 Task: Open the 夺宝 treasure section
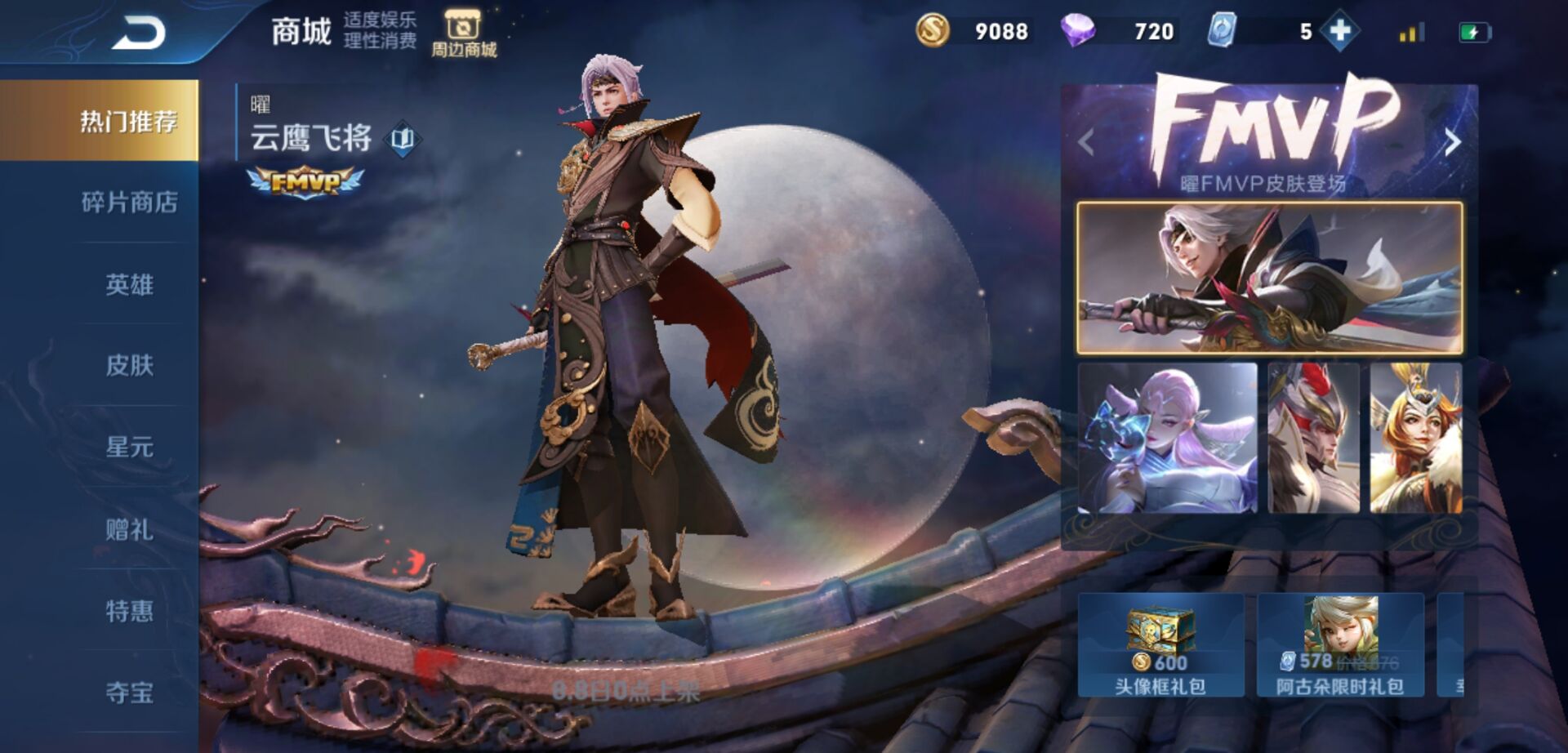(x=129, y=693)
